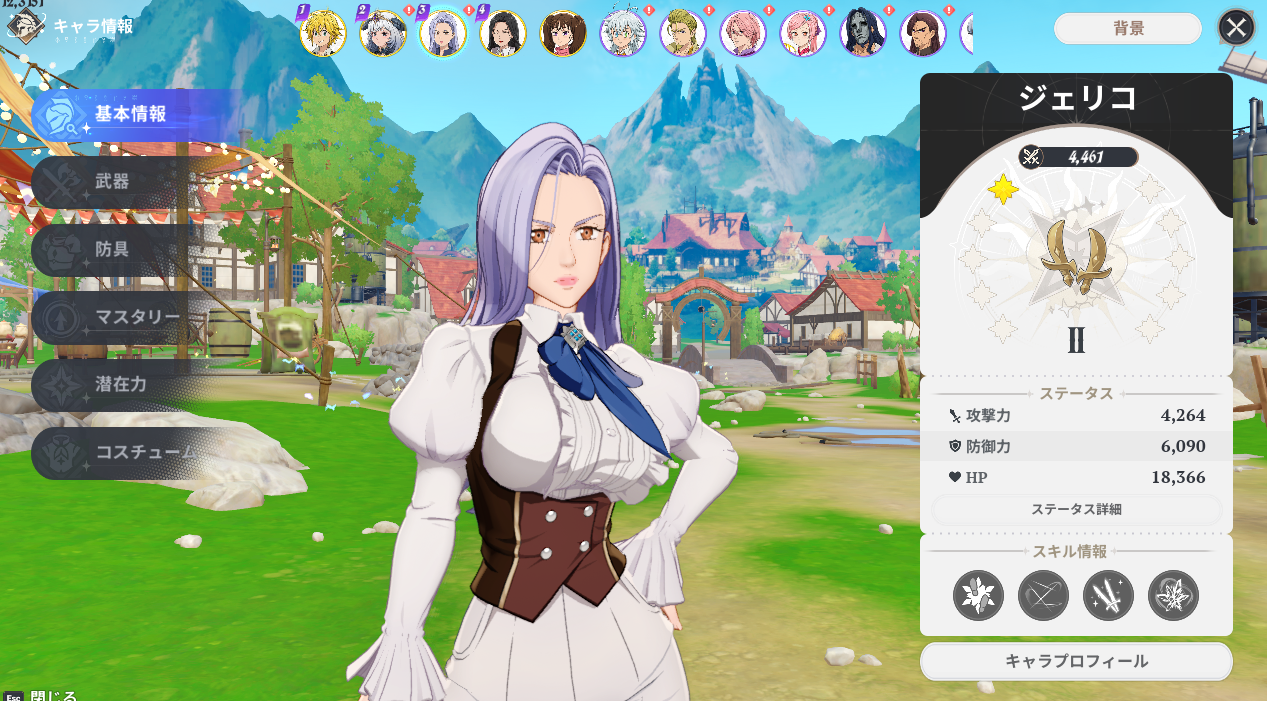This screenshot has width=1267, height=701.
Task: Pick the masked dark-haired character portrait
Action: pyautogui.click(x=863, y=34)
